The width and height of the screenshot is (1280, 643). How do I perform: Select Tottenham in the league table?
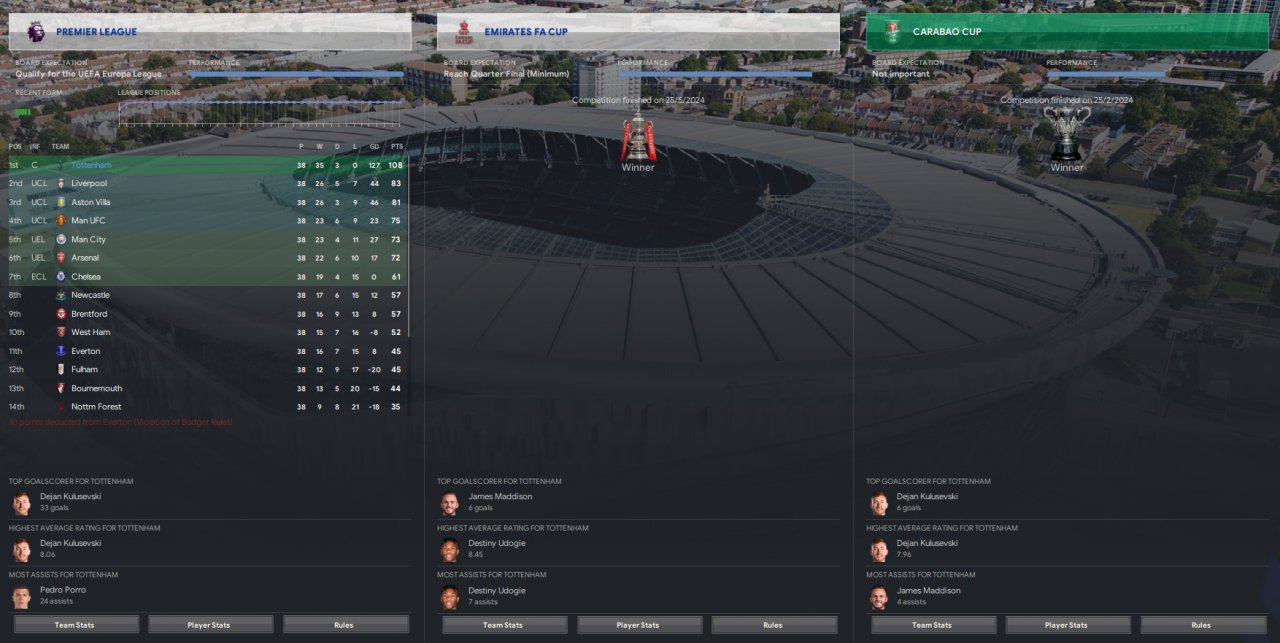click(91, 165)
